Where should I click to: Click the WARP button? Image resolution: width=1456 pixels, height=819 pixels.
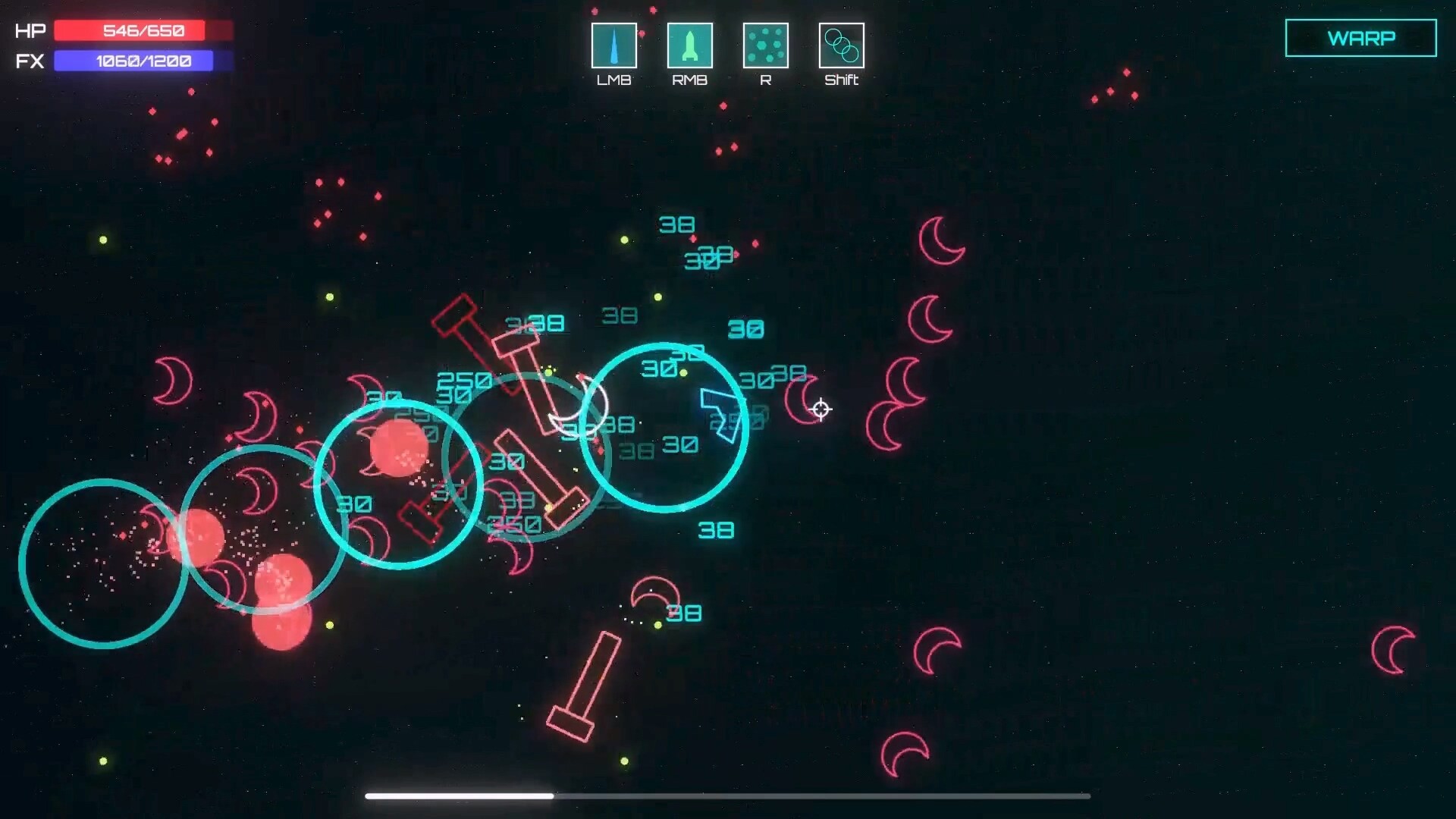[1361, 37]
